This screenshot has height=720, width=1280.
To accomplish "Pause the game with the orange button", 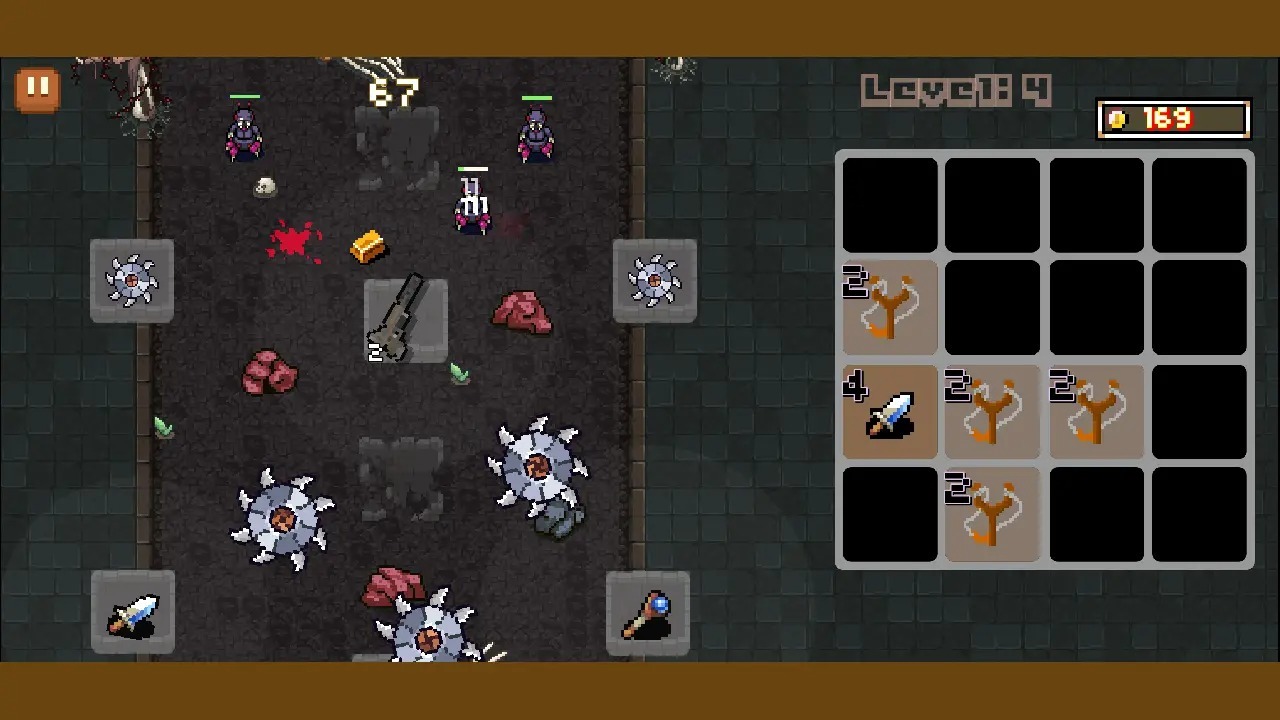I will tap(37, 89).
